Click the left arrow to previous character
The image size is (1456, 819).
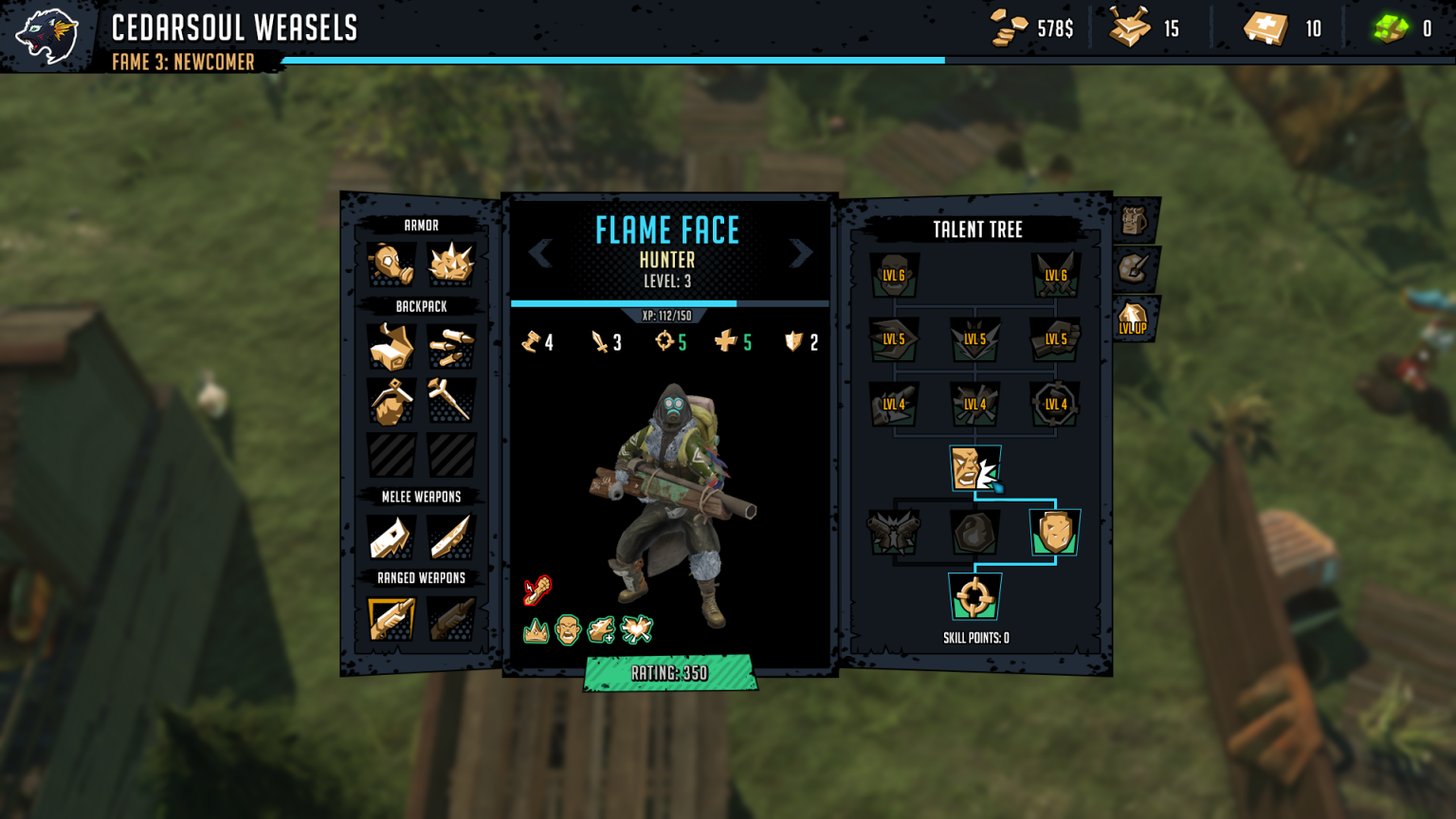[540, 253]
